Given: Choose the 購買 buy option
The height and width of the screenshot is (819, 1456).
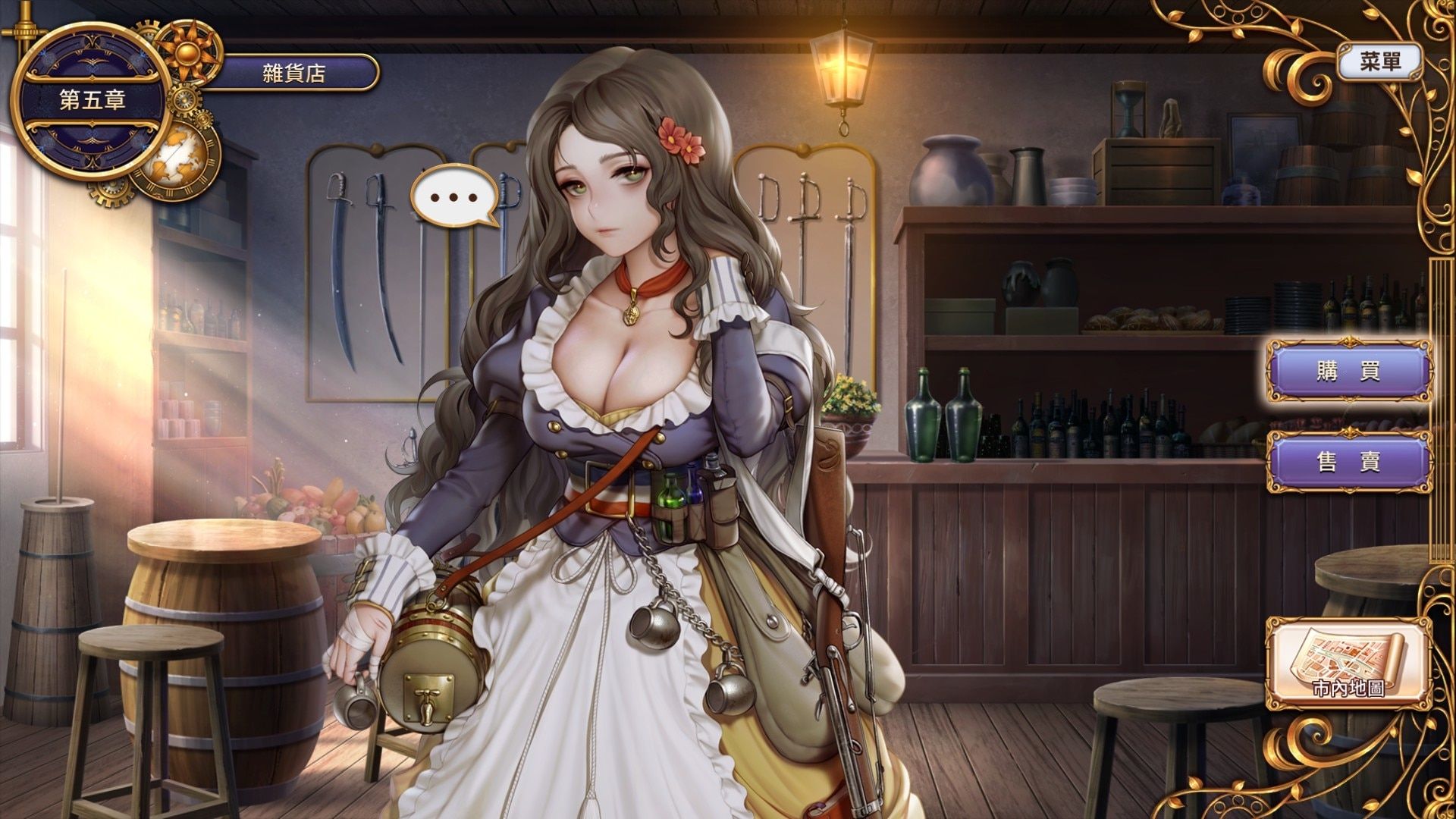Looking at the screenshot, I should click(x=1348, y=372).
